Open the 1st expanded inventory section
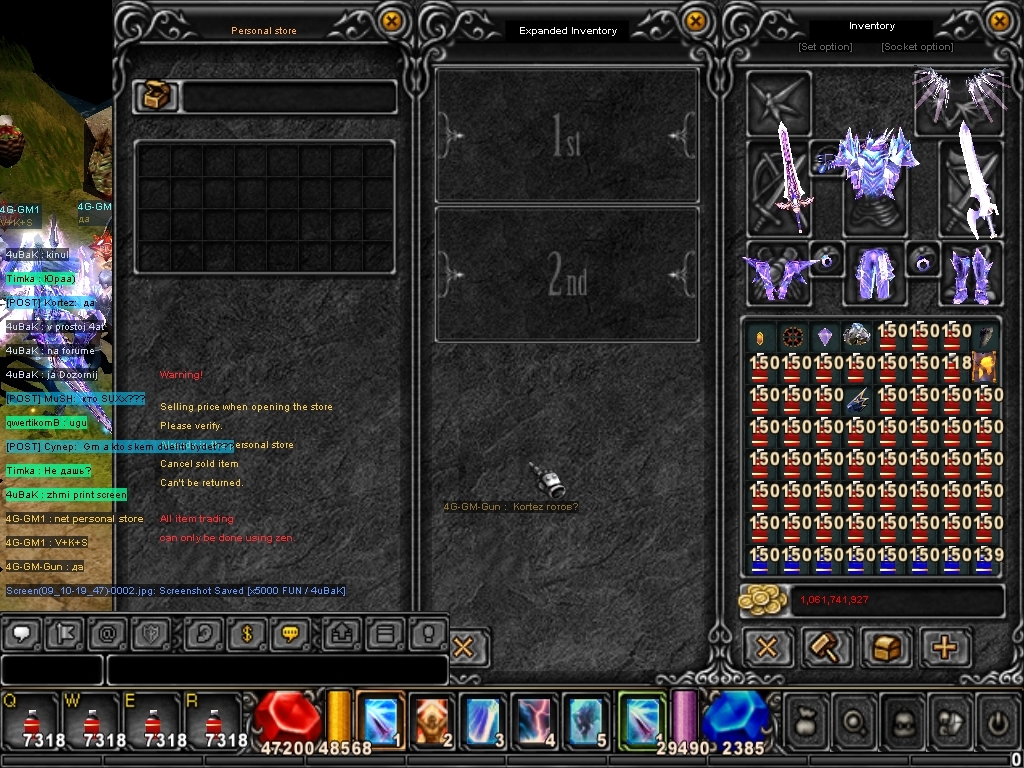 [567, 135]
